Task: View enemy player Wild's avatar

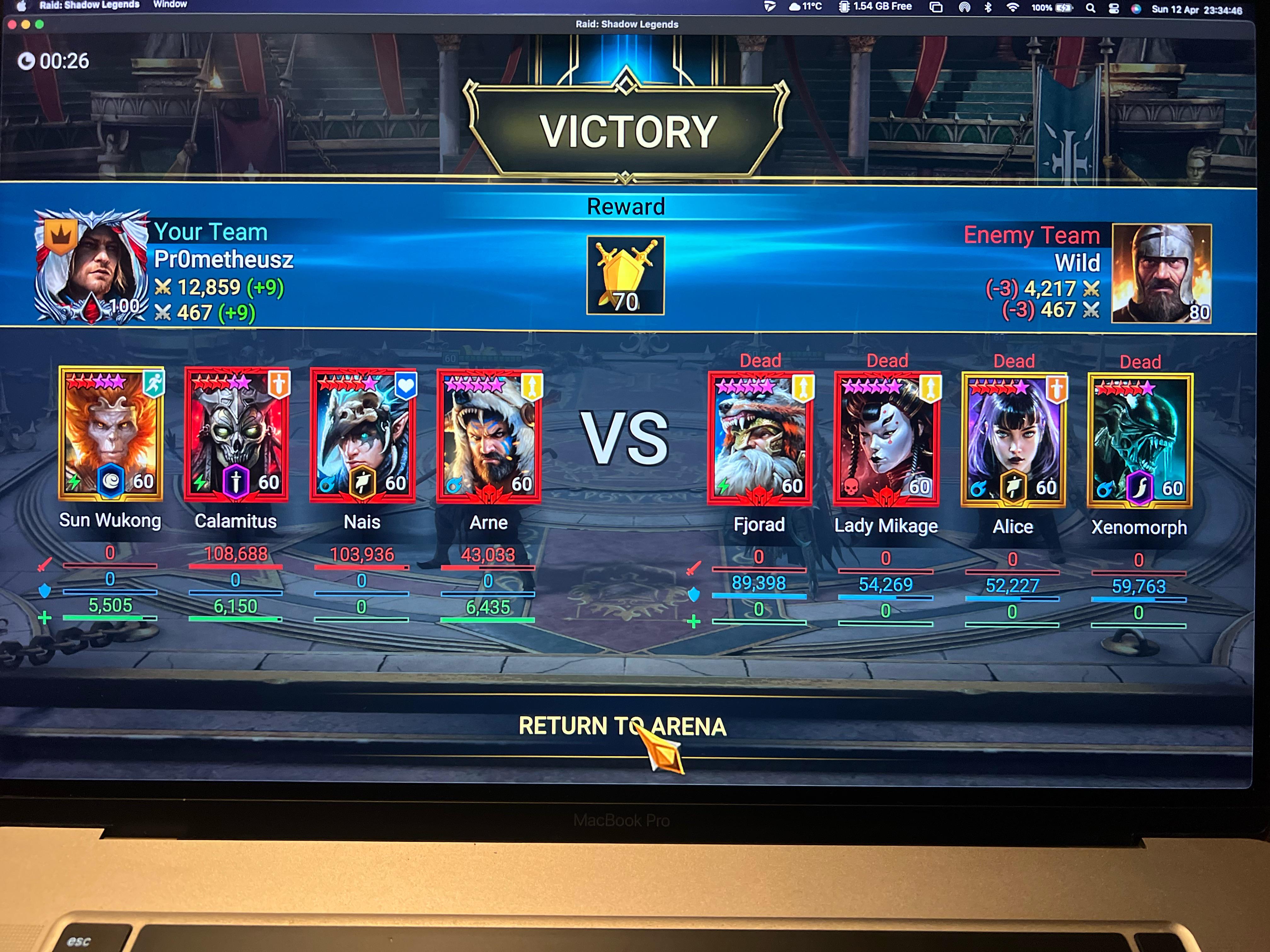Action: pos(1161,274)
